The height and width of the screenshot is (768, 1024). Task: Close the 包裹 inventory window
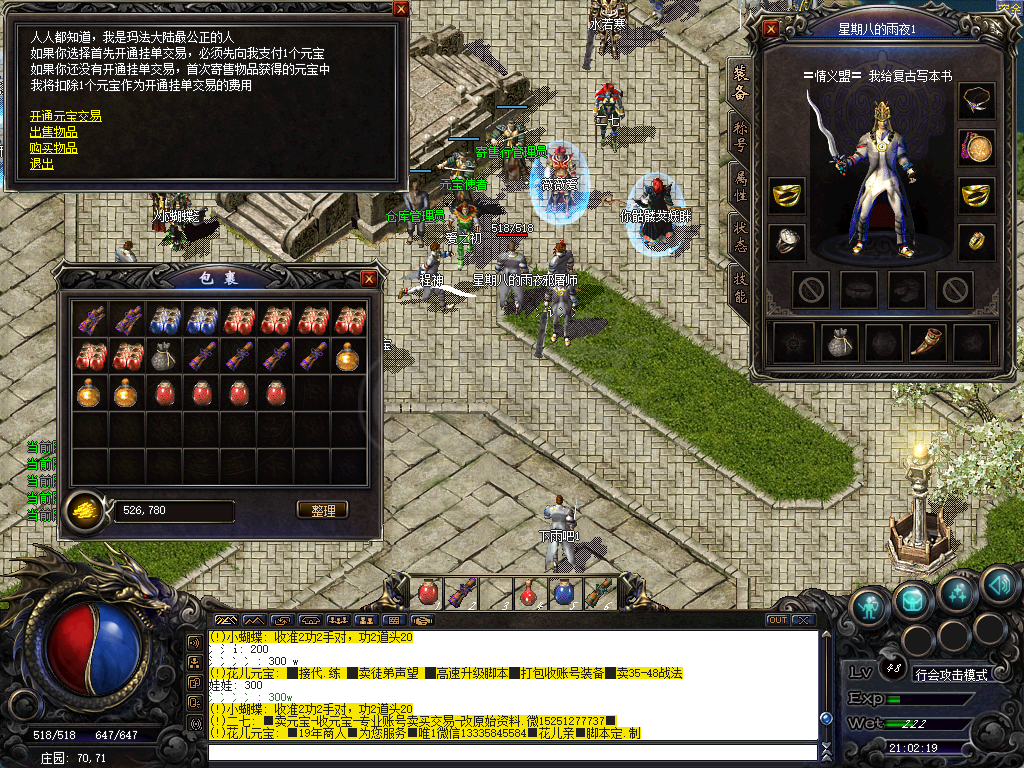tap(369, 278)
